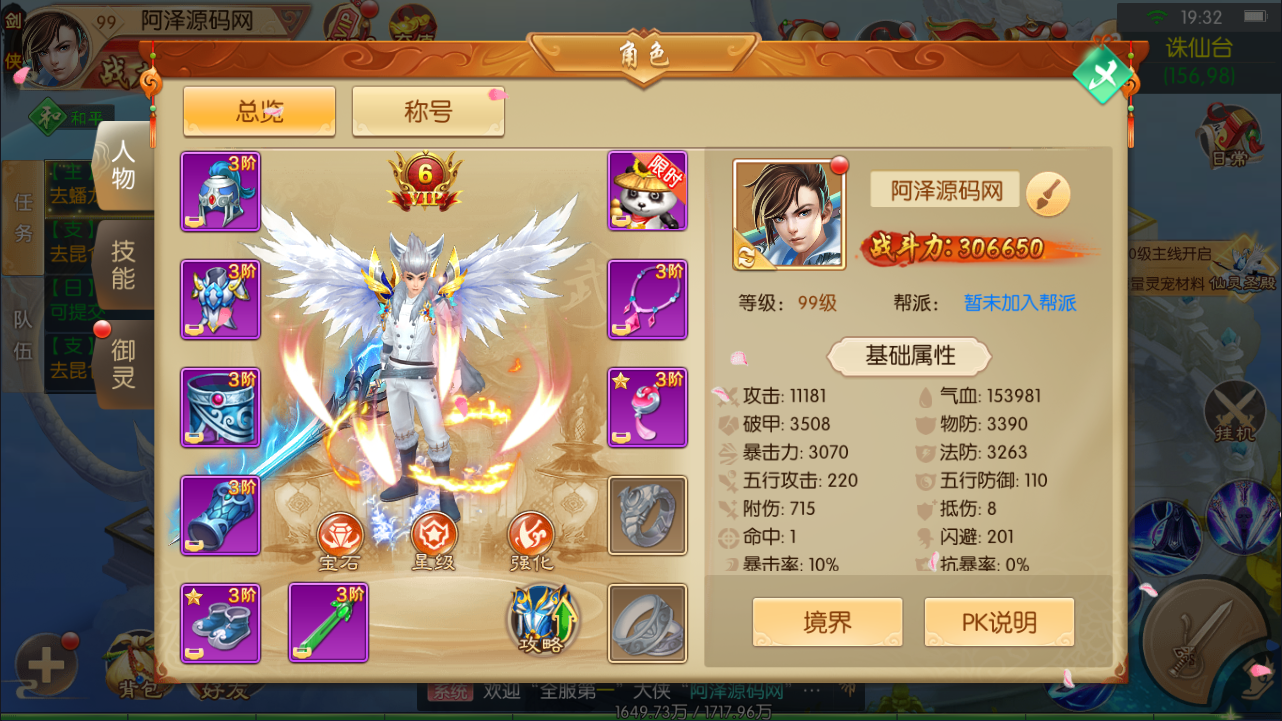Open the 称号 titles tab
Viewport: 1282px width, 721px height.
point(428,111)
